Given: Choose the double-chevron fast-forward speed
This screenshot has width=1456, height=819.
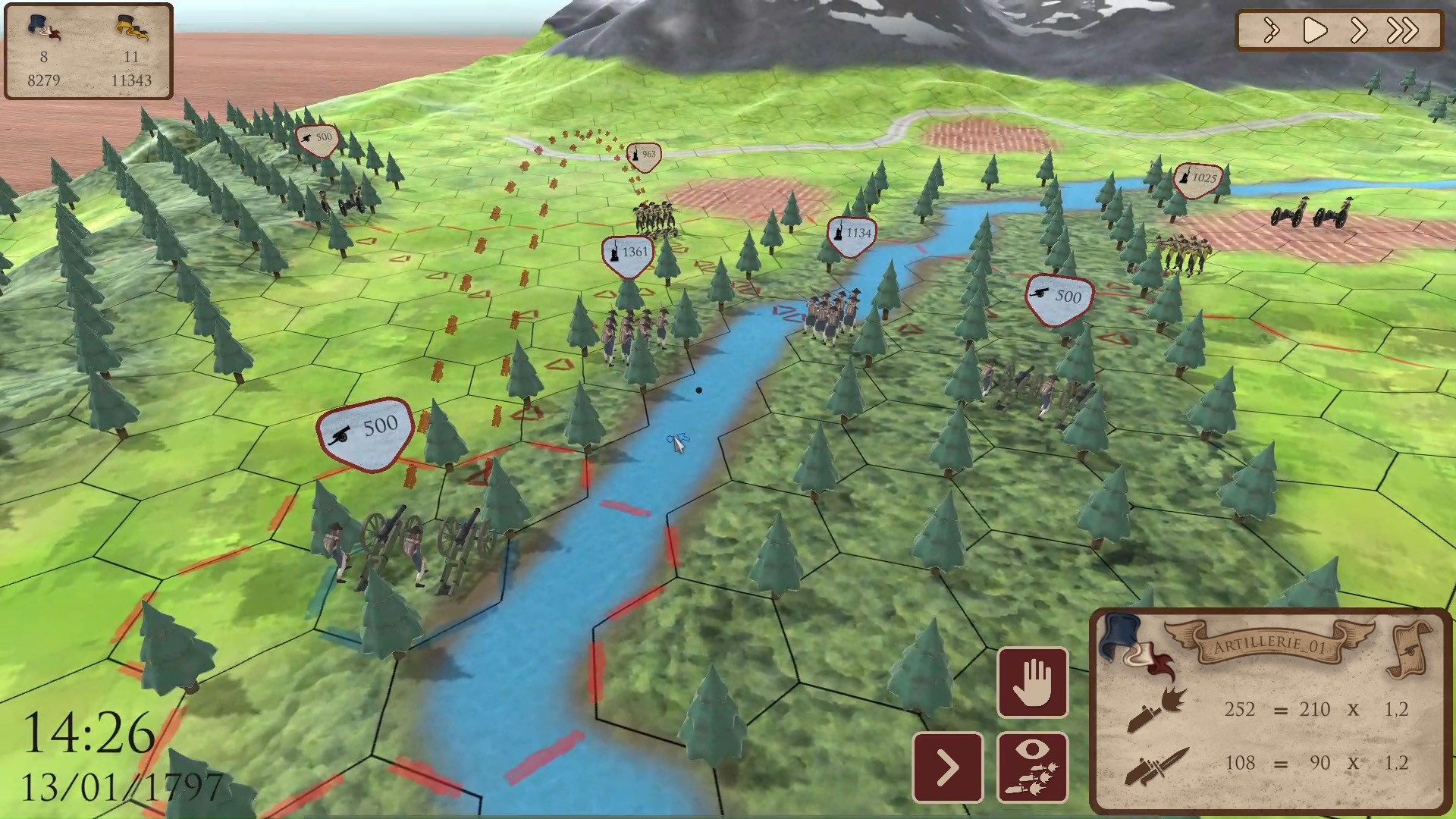Looking at the screenshot, I should (1402, 31).
